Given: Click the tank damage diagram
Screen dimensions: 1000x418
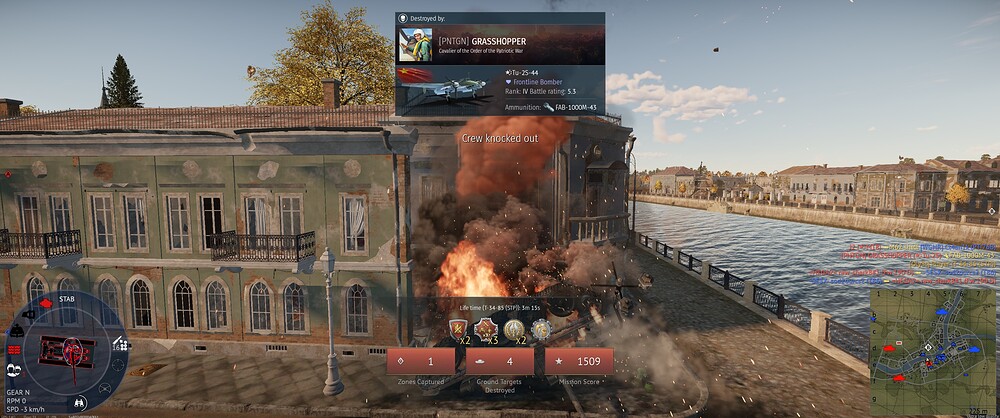Looking at the screenshot, I should (x=66, y=350).
